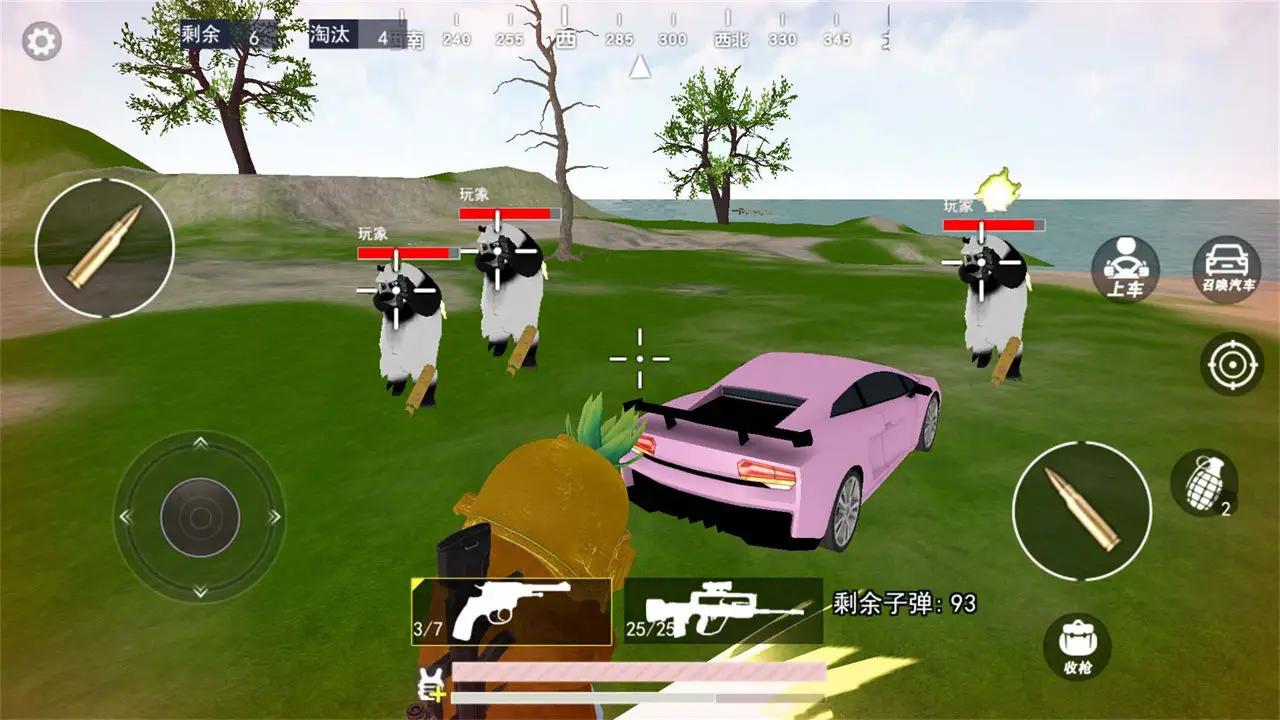1280x720 pixels.
Task: Tap the white triangle marker above the compass
Action: coord(639,70)
